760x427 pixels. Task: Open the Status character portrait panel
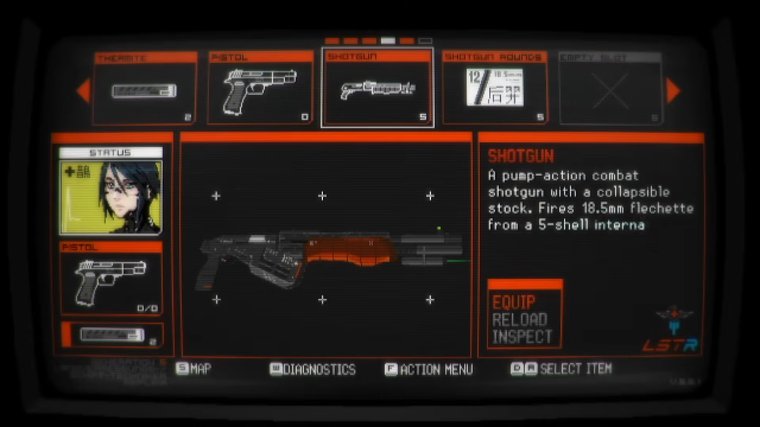pos(111,191)
